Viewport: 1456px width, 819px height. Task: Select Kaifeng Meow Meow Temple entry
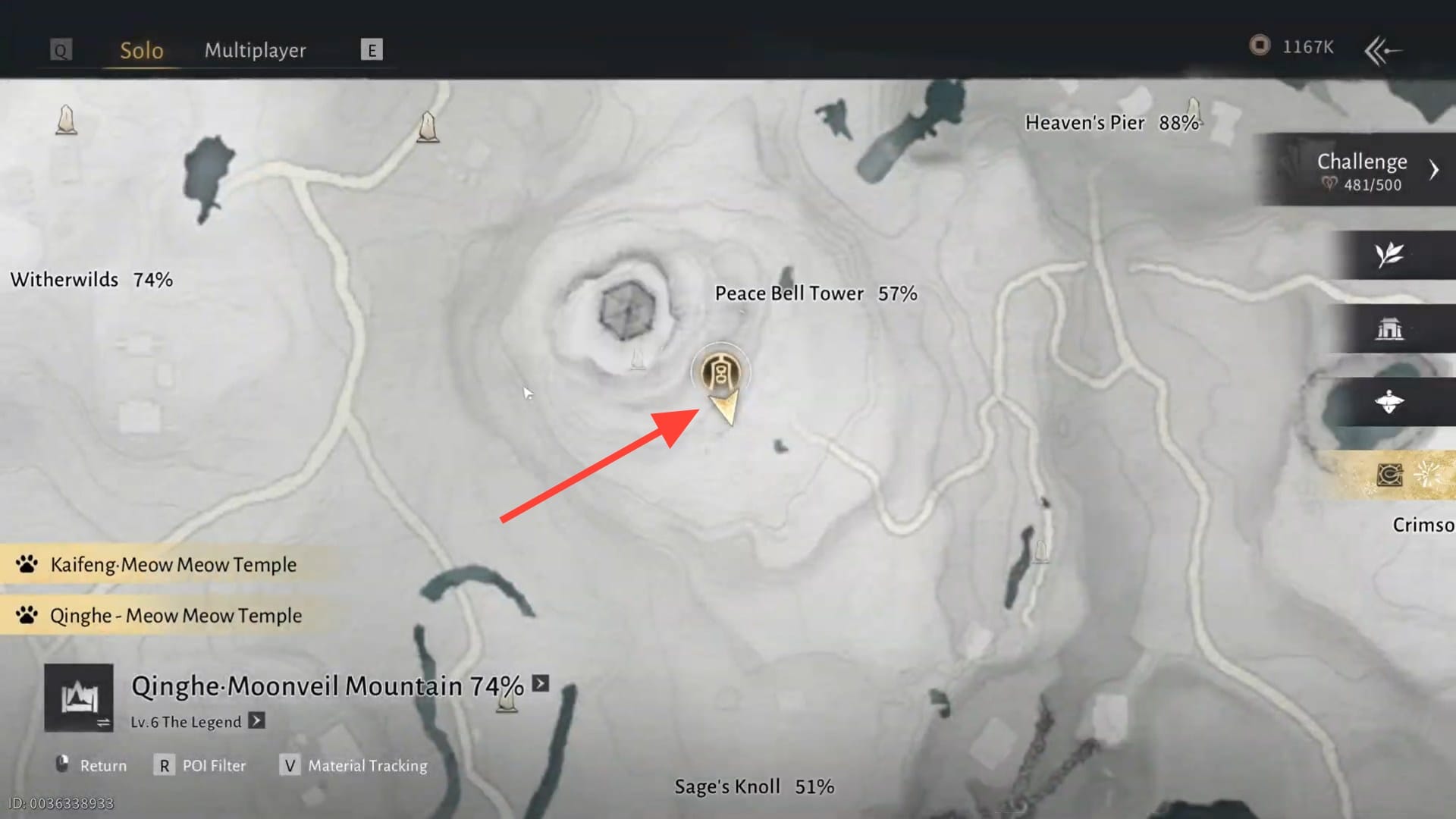(x=173, y=565)
